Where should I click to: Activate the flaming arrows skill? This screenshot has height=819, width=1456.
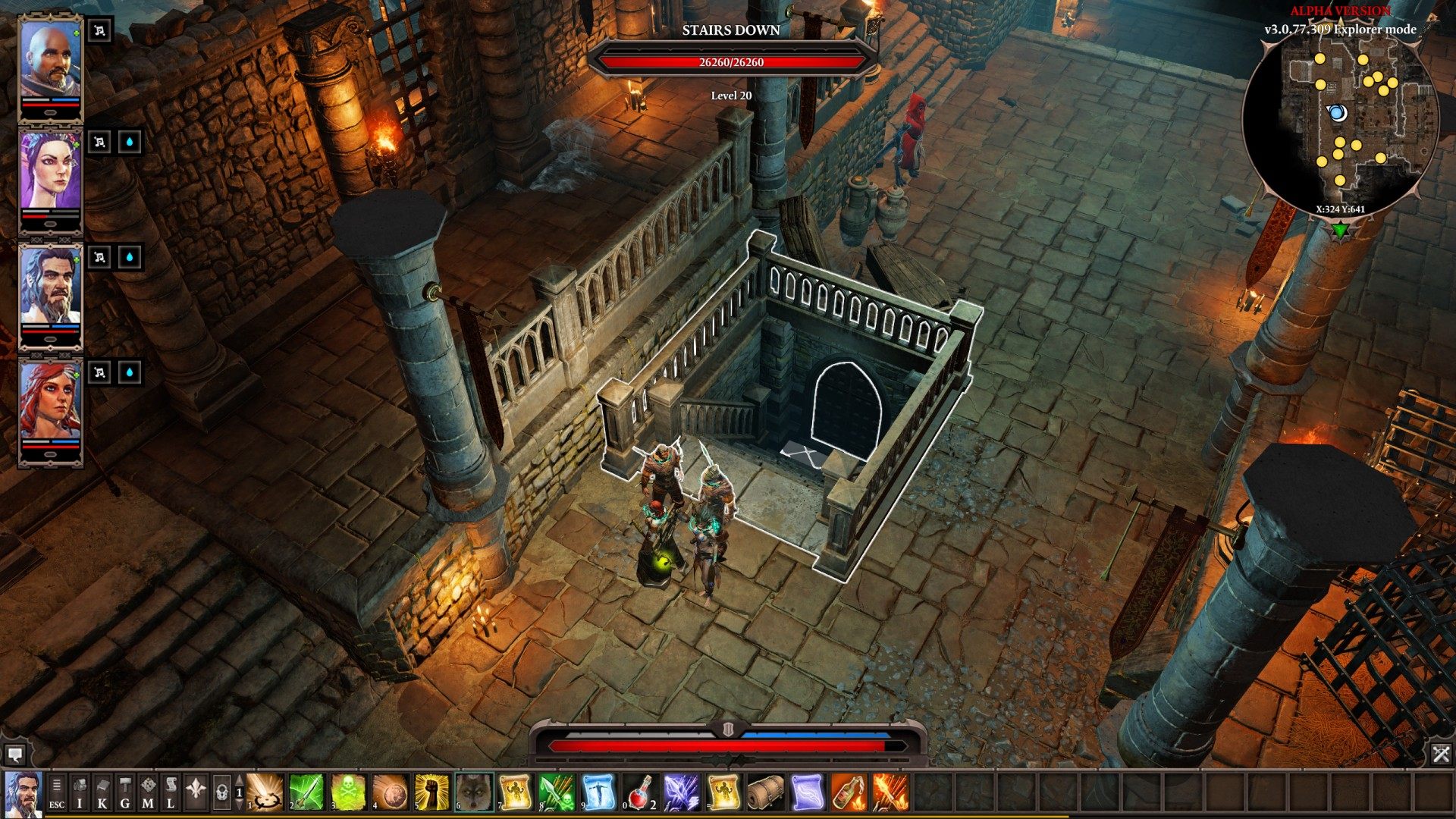[890, 792]
